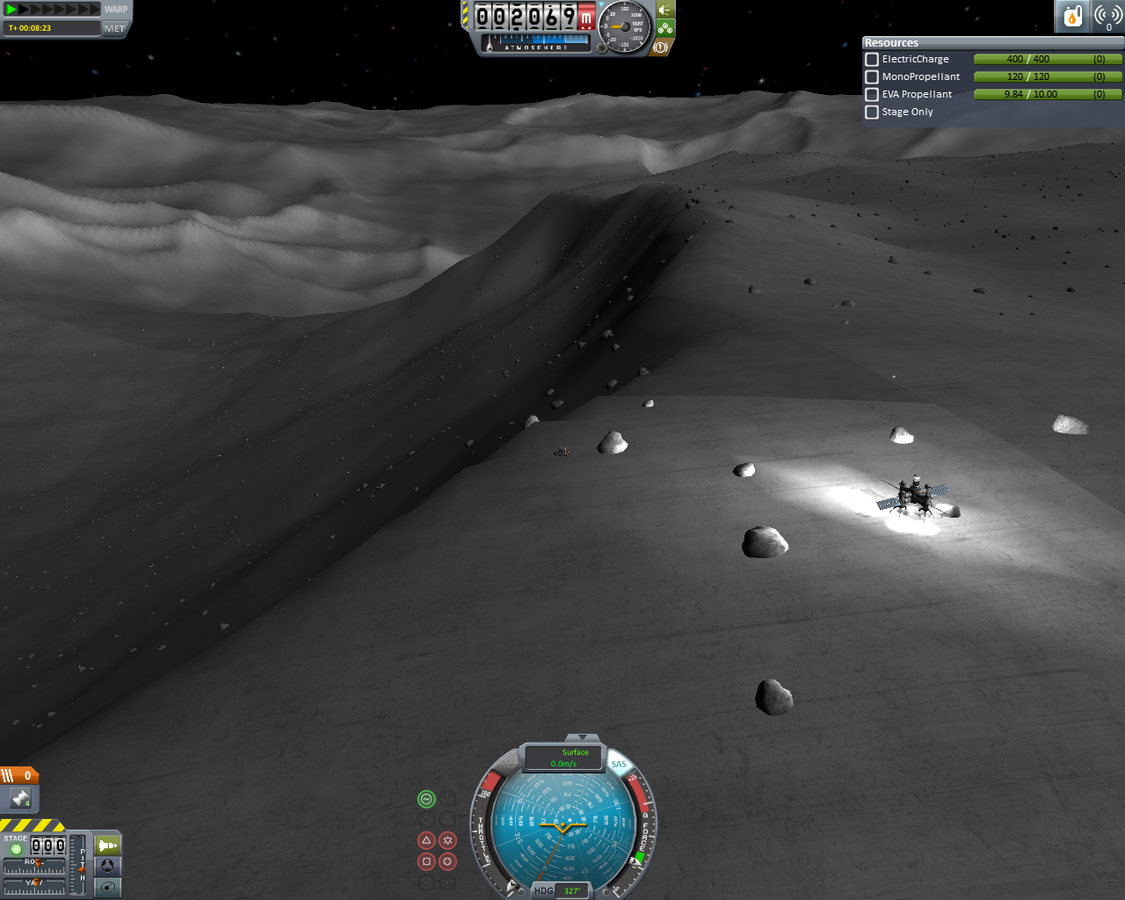
Task: Collapse the navball with the top arrow
Action: point(563,740)
